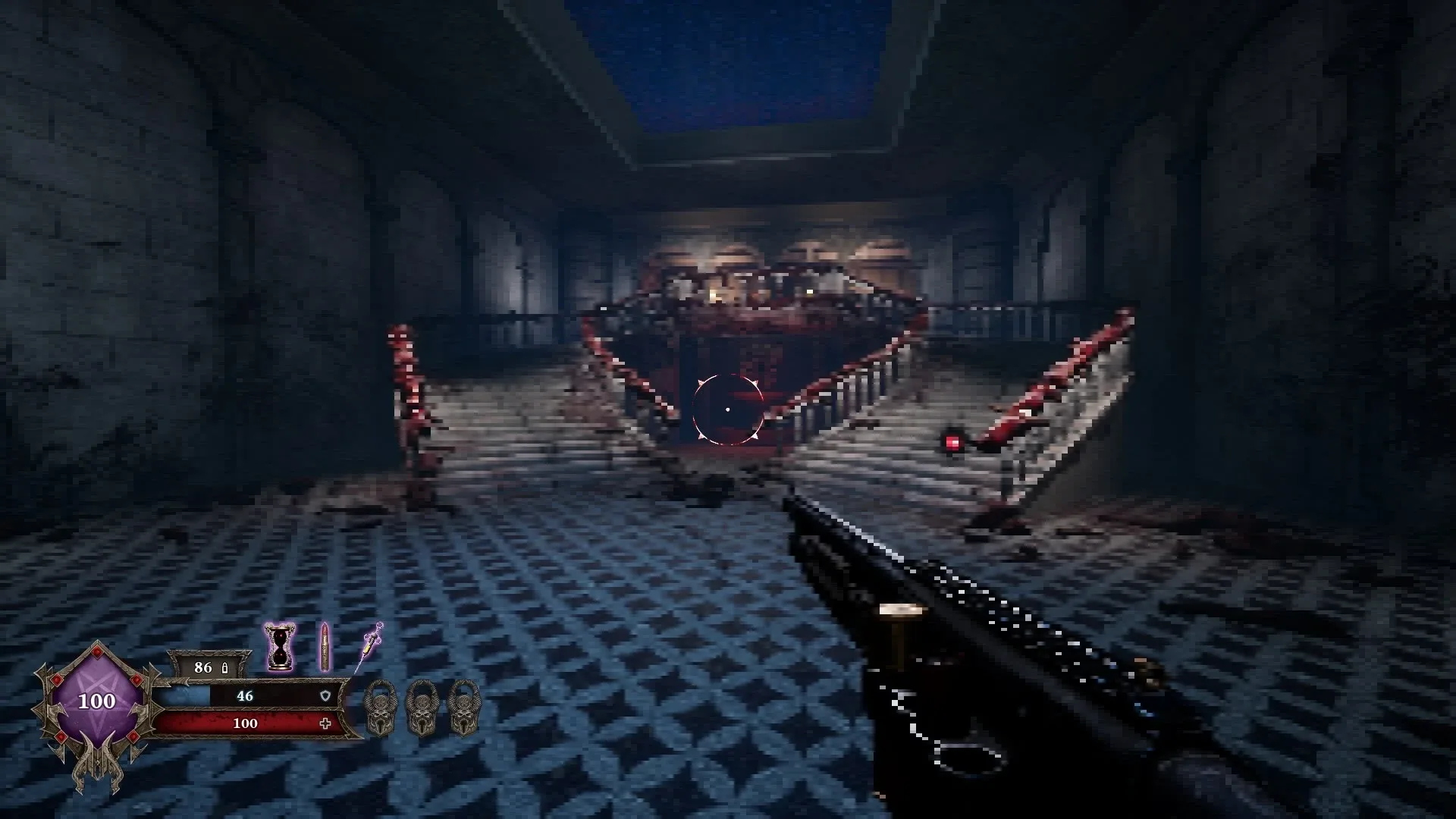The width and height of the screenshot is (1456, 819).
Task: Click the ammo counter showing 86
Action: [203, 667]
